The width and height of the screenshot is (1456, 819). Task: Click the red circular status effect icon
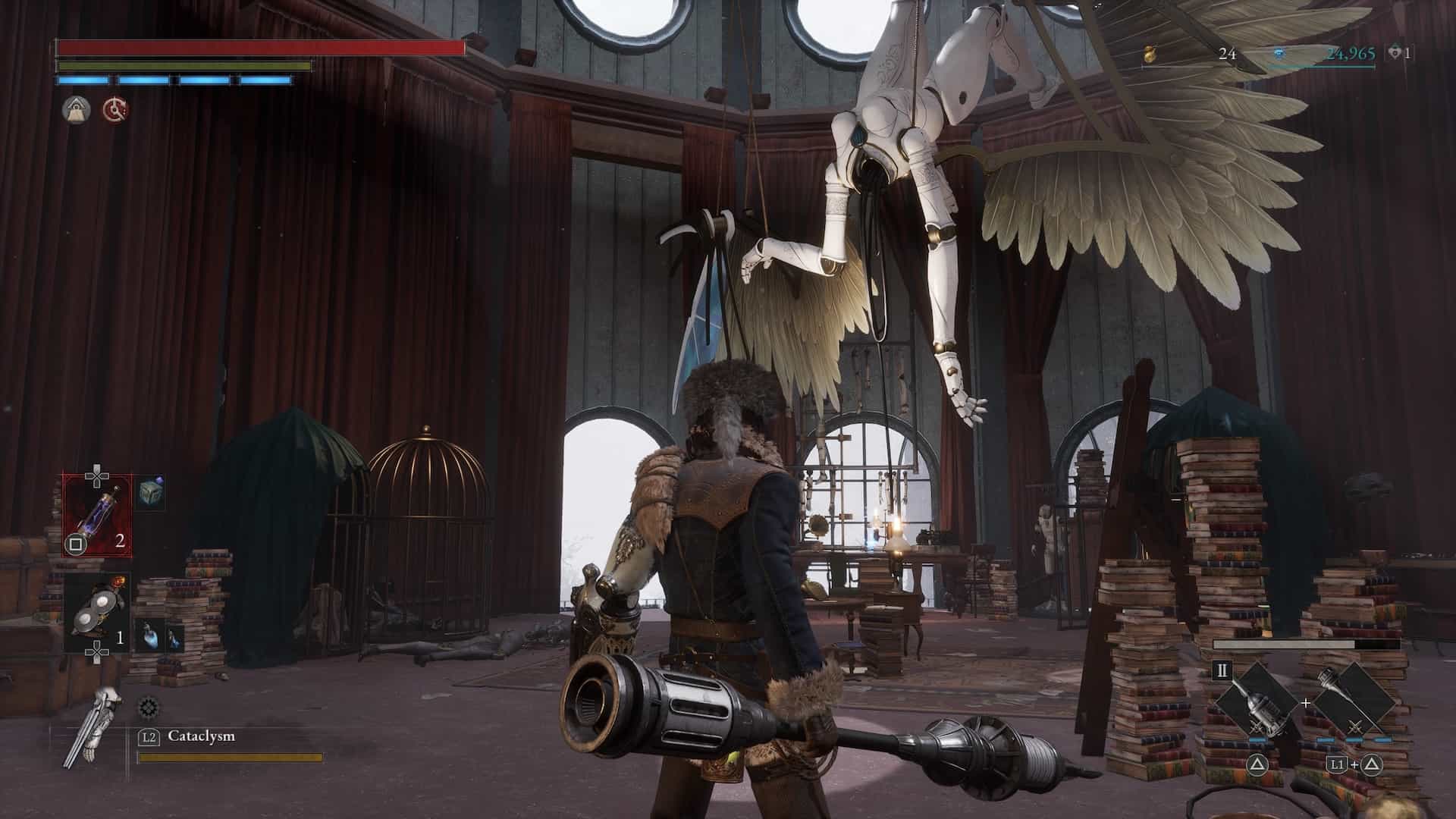[x=115, y=110]
